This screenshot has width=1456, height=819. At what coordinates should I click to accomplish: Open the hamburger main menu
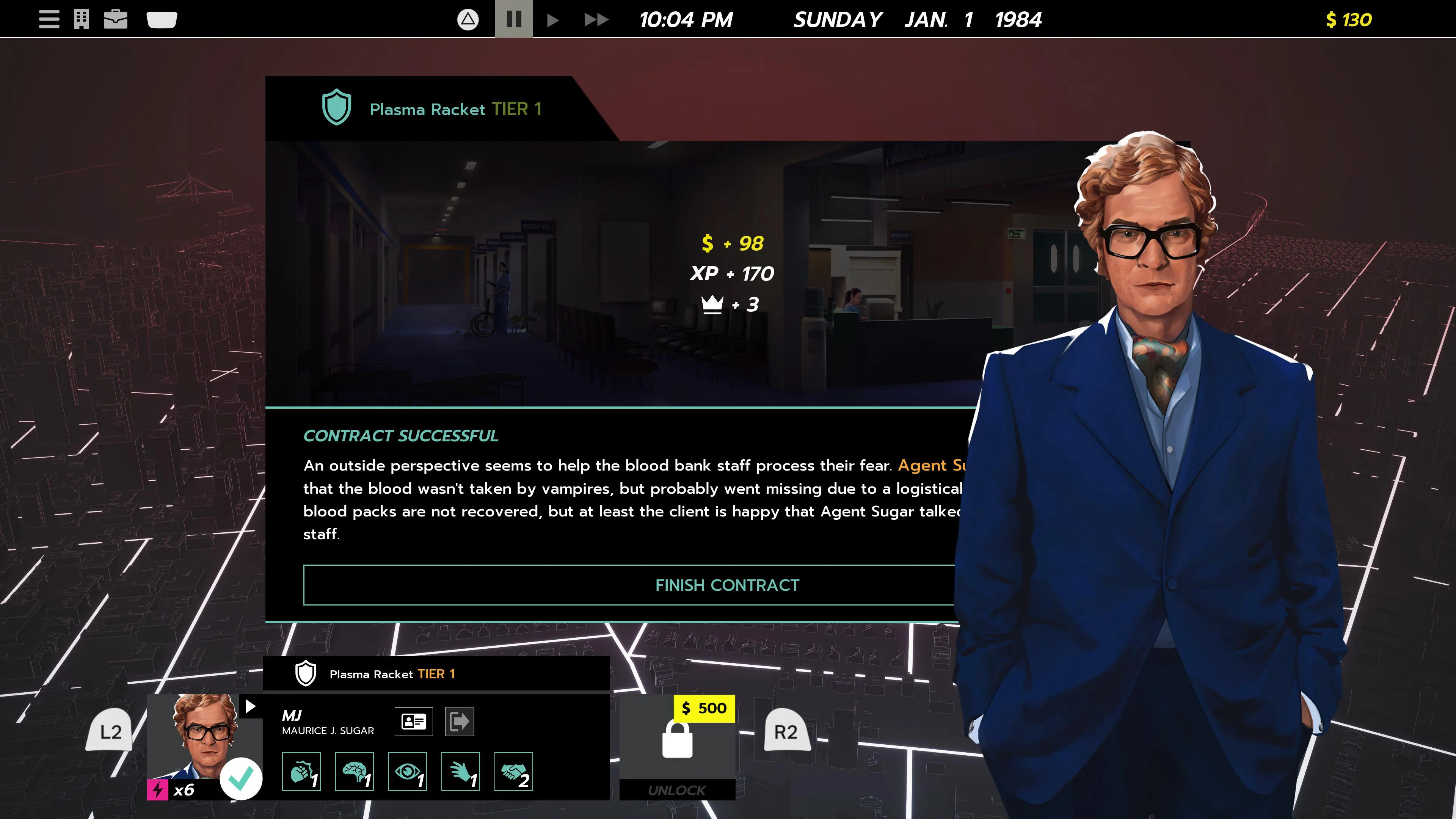point(49,19)
